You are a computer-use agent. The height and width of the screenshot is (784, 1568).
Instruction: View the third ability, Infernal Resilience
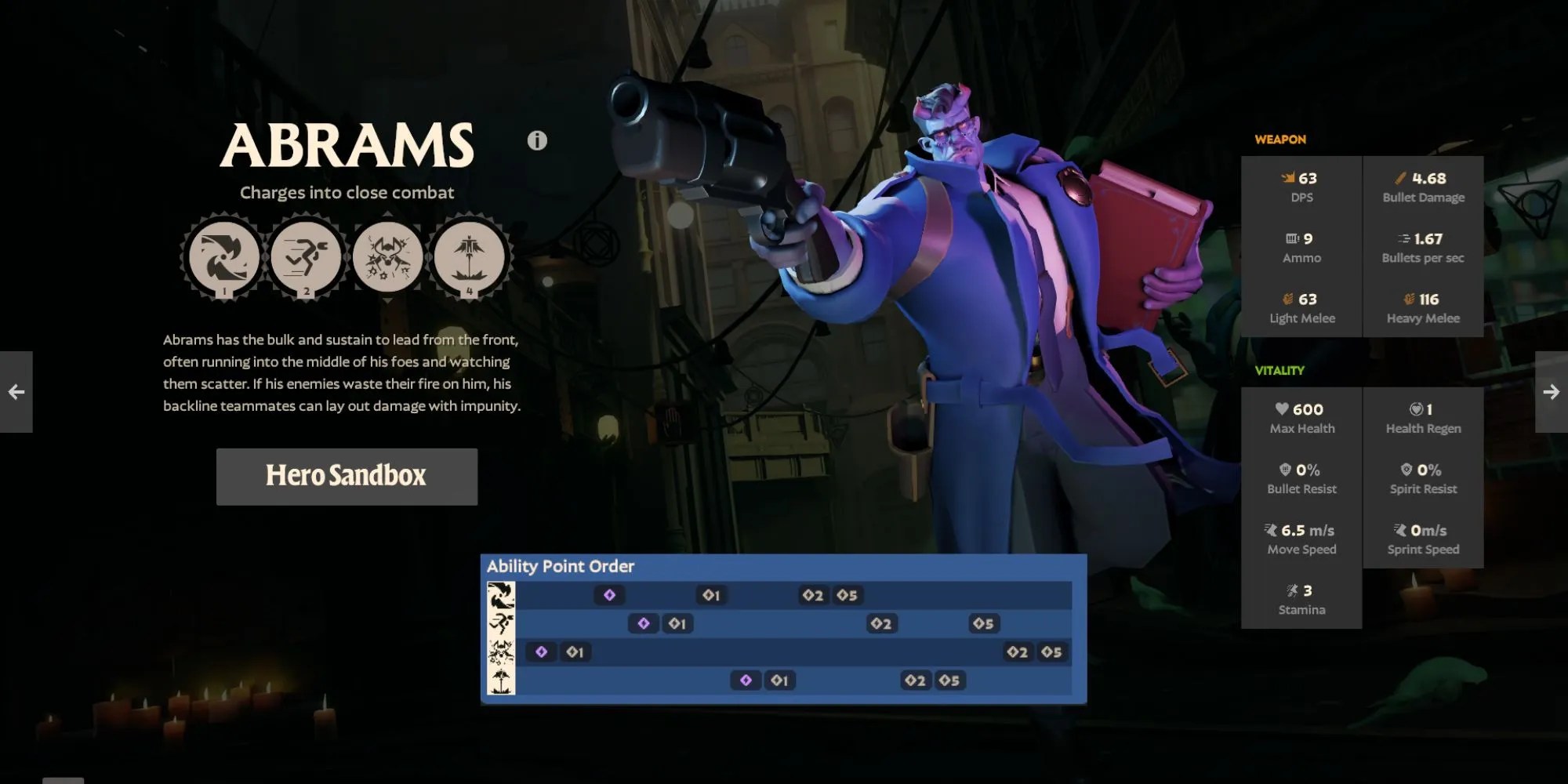(388, 257)
